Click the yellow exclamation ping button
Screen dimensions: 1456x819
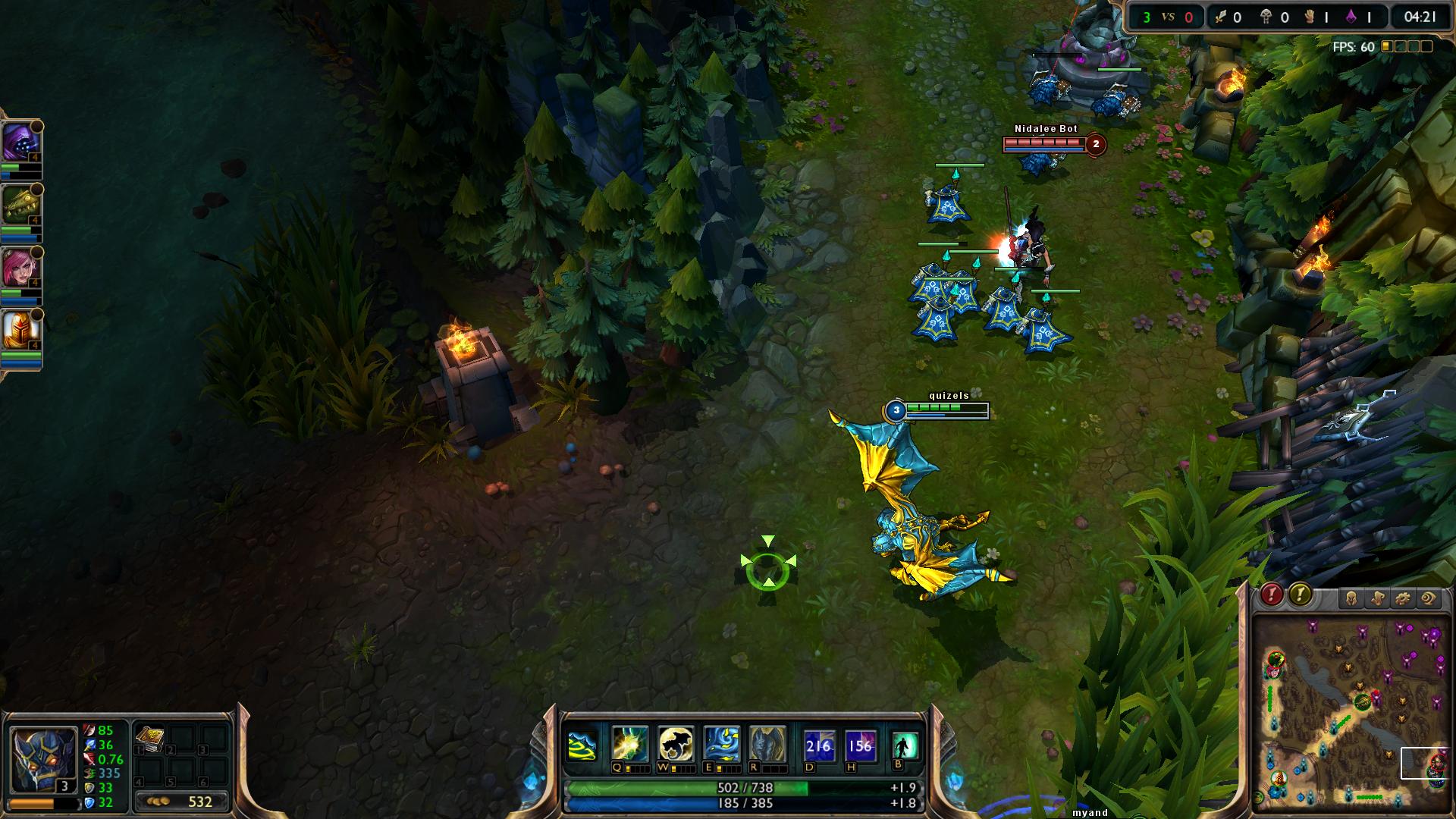[x=1300, y=595]
